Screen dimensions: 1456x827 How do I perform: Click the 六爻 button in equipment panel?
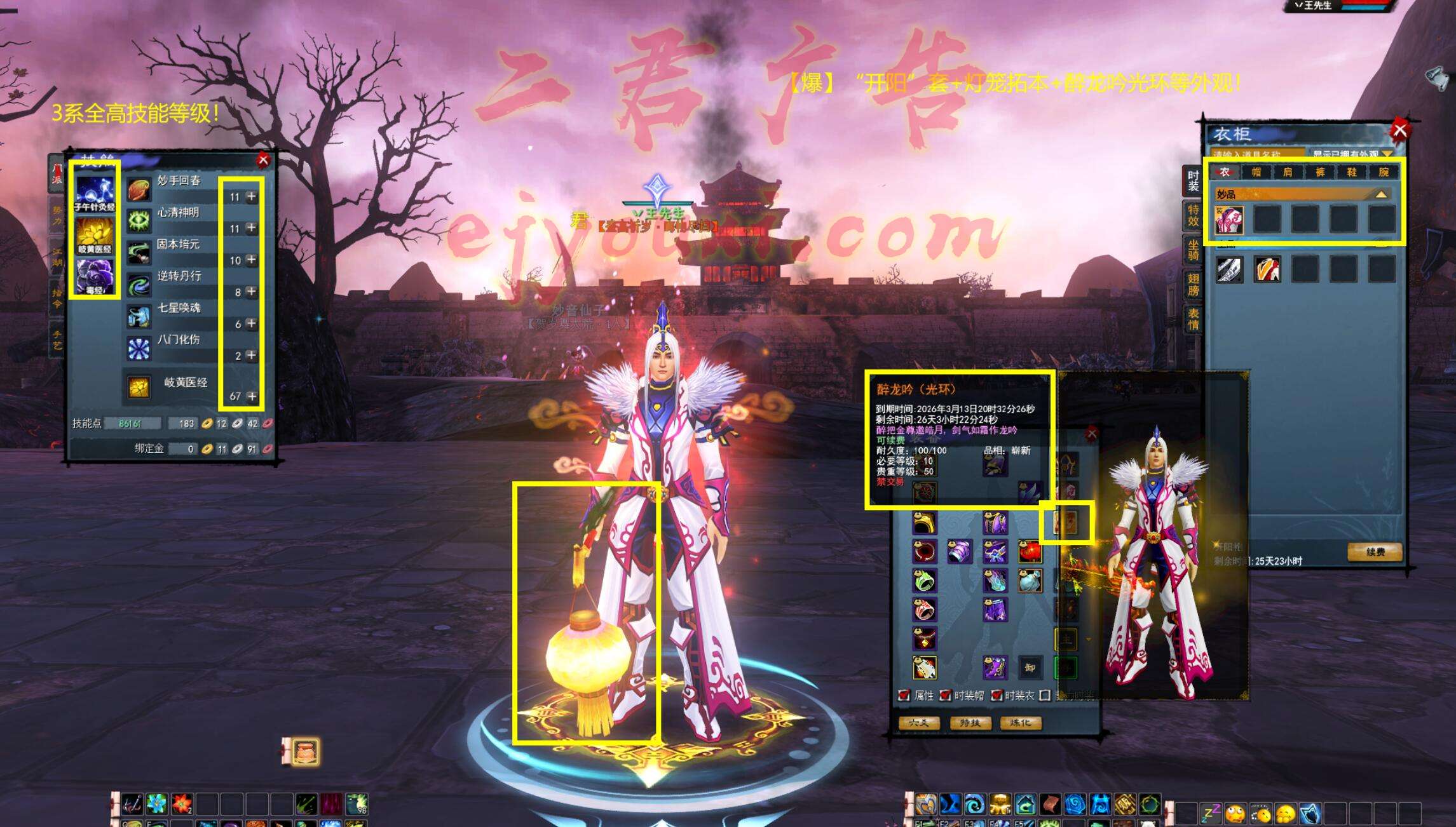919,723
